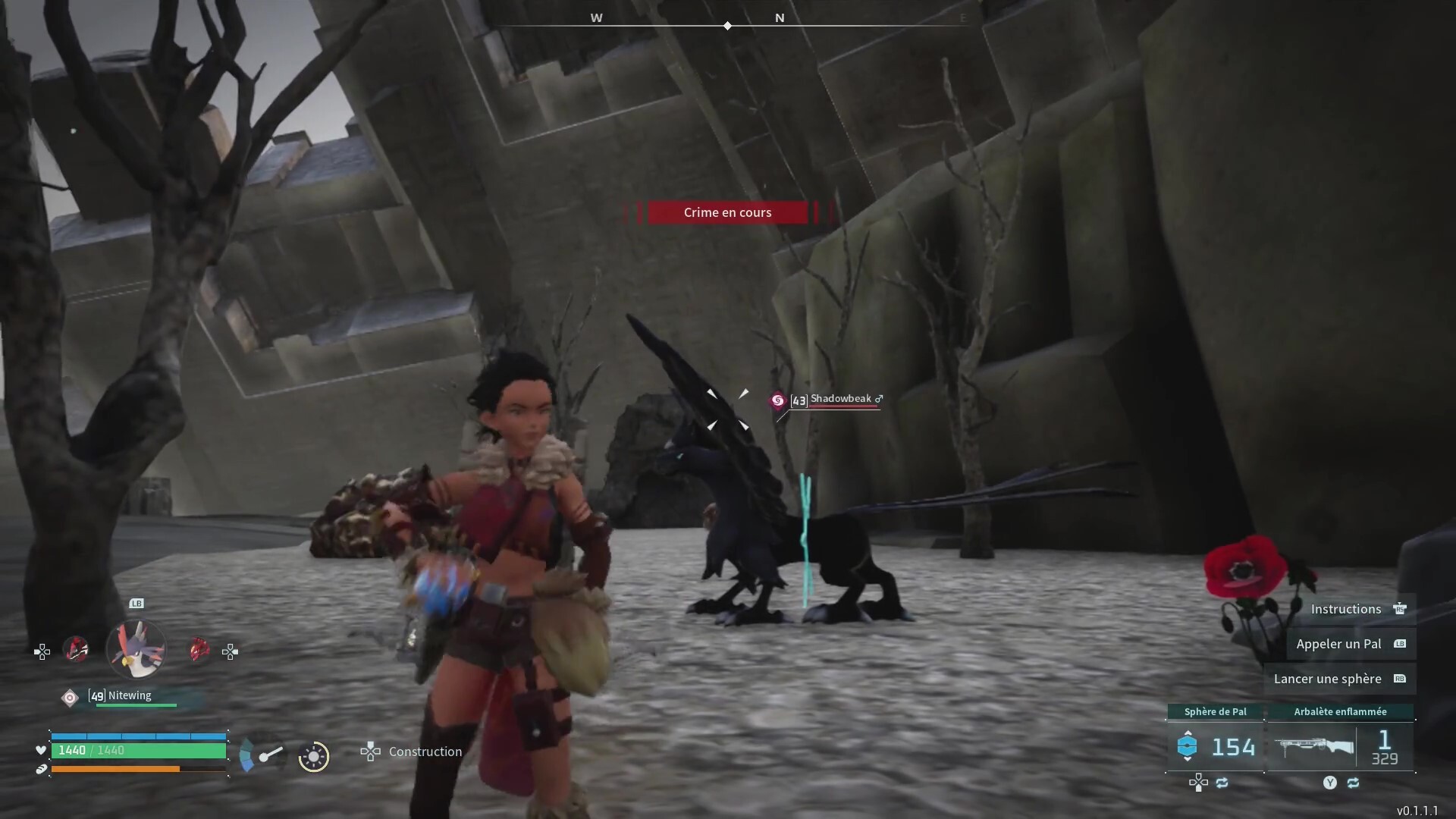This screenshot has width=1456, height=819.
Task: Choose the red pal icon right of Nitewing
Action: coord(199,650)
